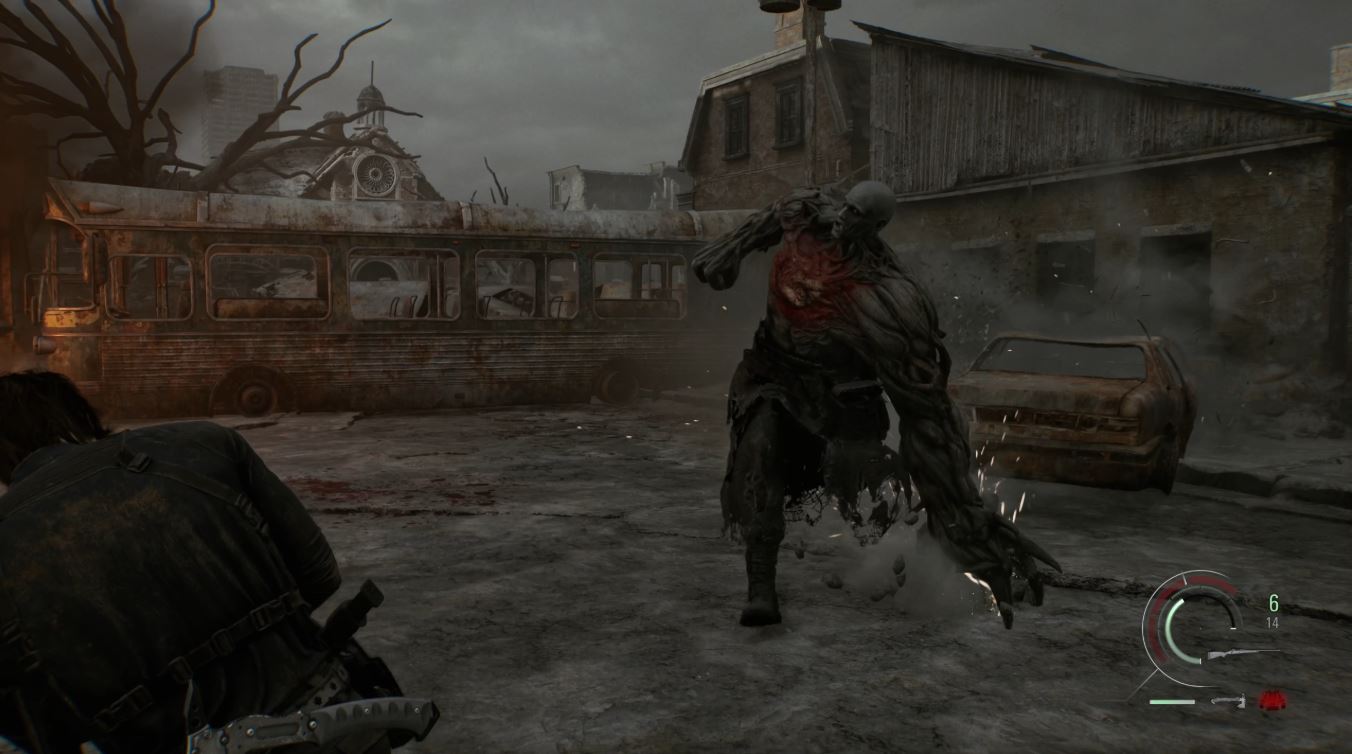Screen dimensions: 1352x754
Task: Select the red item icon
Action: click(1271, 700)
